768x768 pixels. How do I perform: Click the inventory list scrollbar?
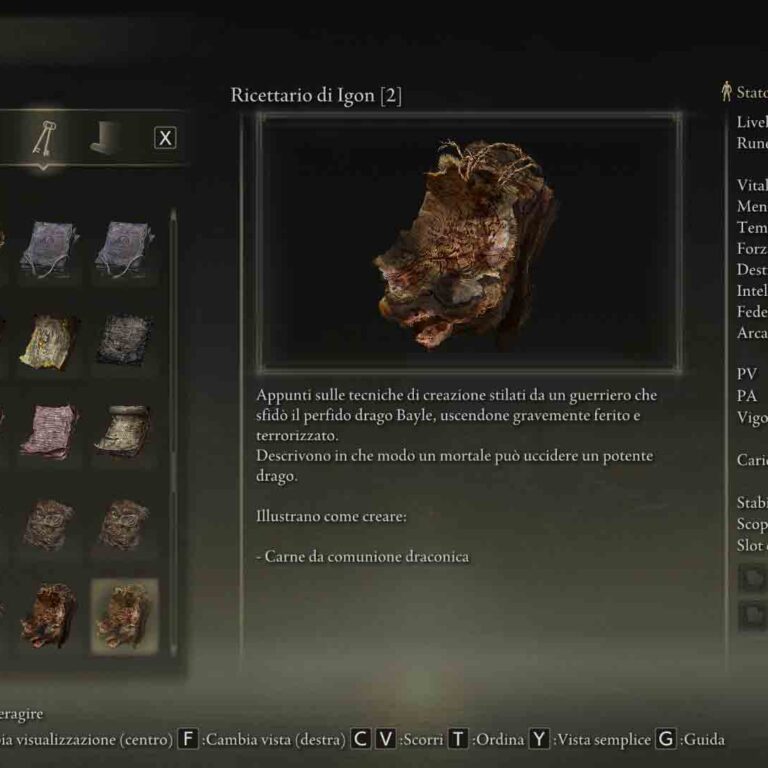[x=173, y=400]
